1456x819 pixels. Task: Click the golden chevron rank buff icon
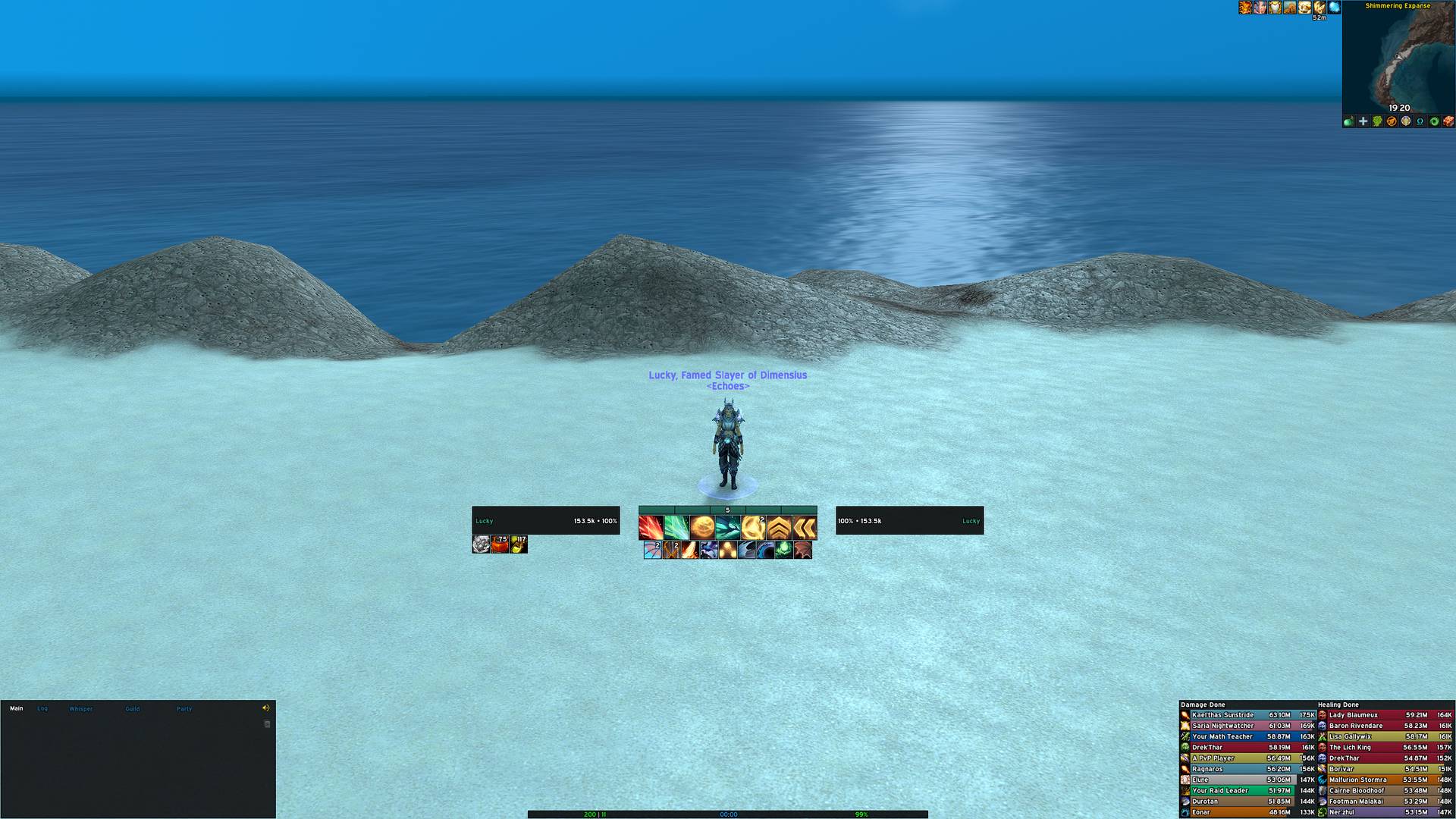(x=777, y=527)
